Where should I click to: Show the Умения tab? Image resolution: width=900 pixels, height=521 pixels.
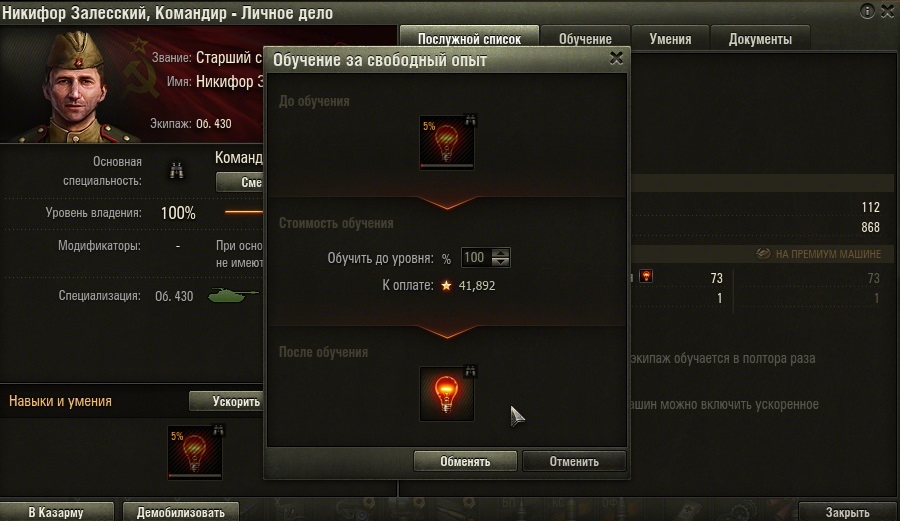click(x=669, y=39)
